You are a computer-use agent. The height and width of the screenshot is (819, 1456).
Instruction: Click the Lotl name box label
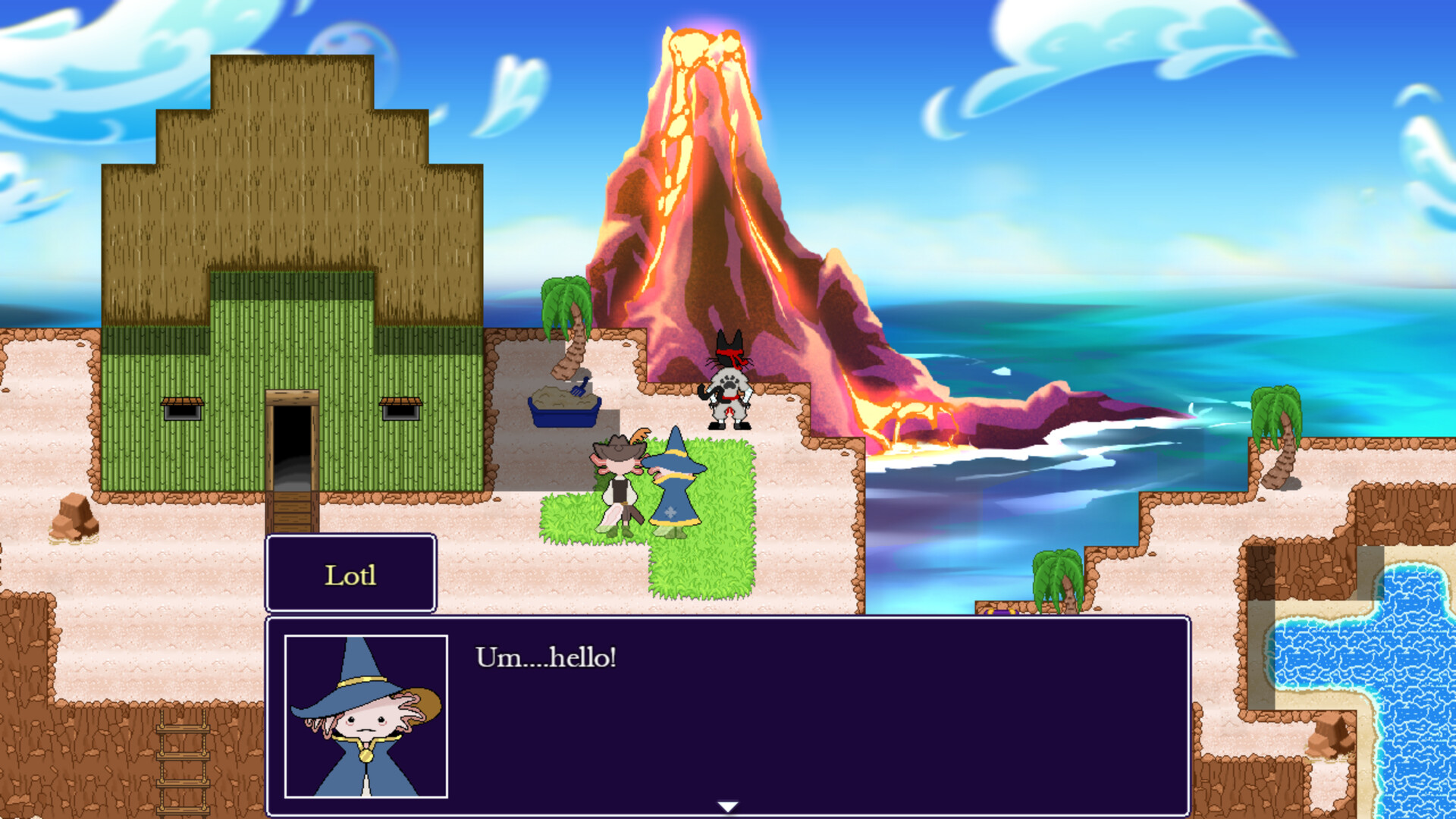350,574
